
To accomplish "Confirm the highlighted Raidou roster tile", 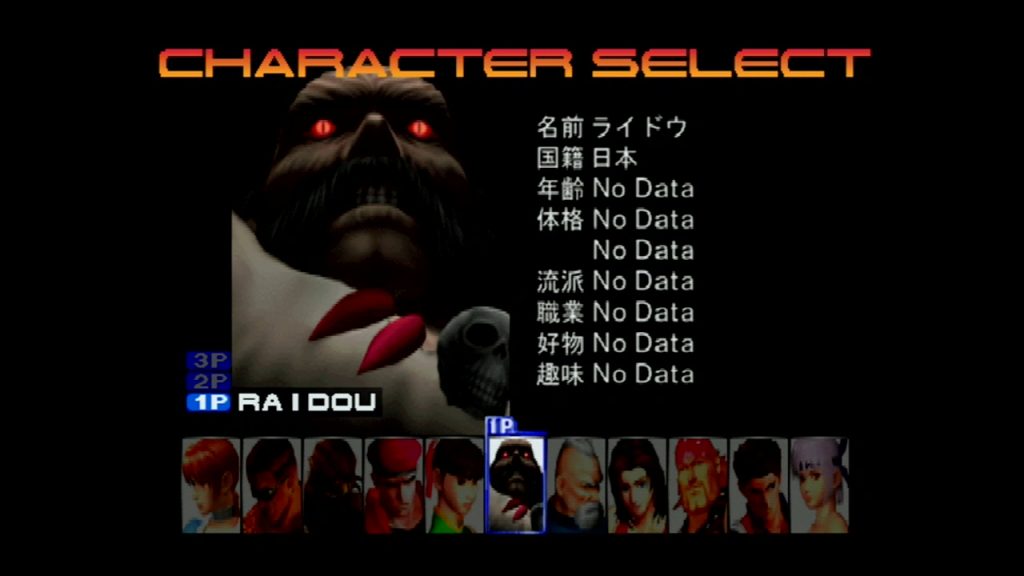I will tap(515, 485).
